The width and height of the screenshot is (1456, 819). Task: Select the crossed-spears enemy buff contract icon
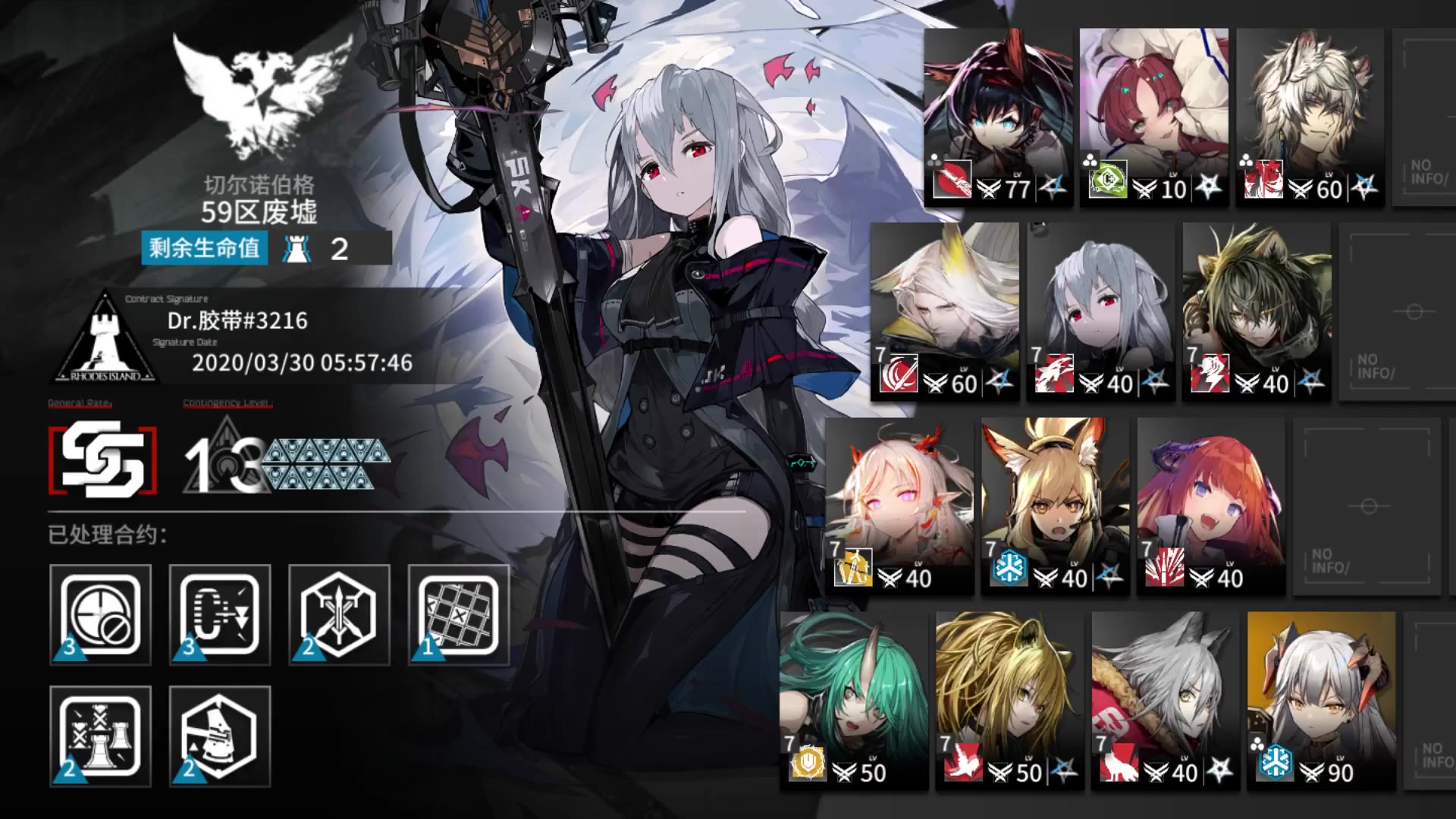point(337,613)
